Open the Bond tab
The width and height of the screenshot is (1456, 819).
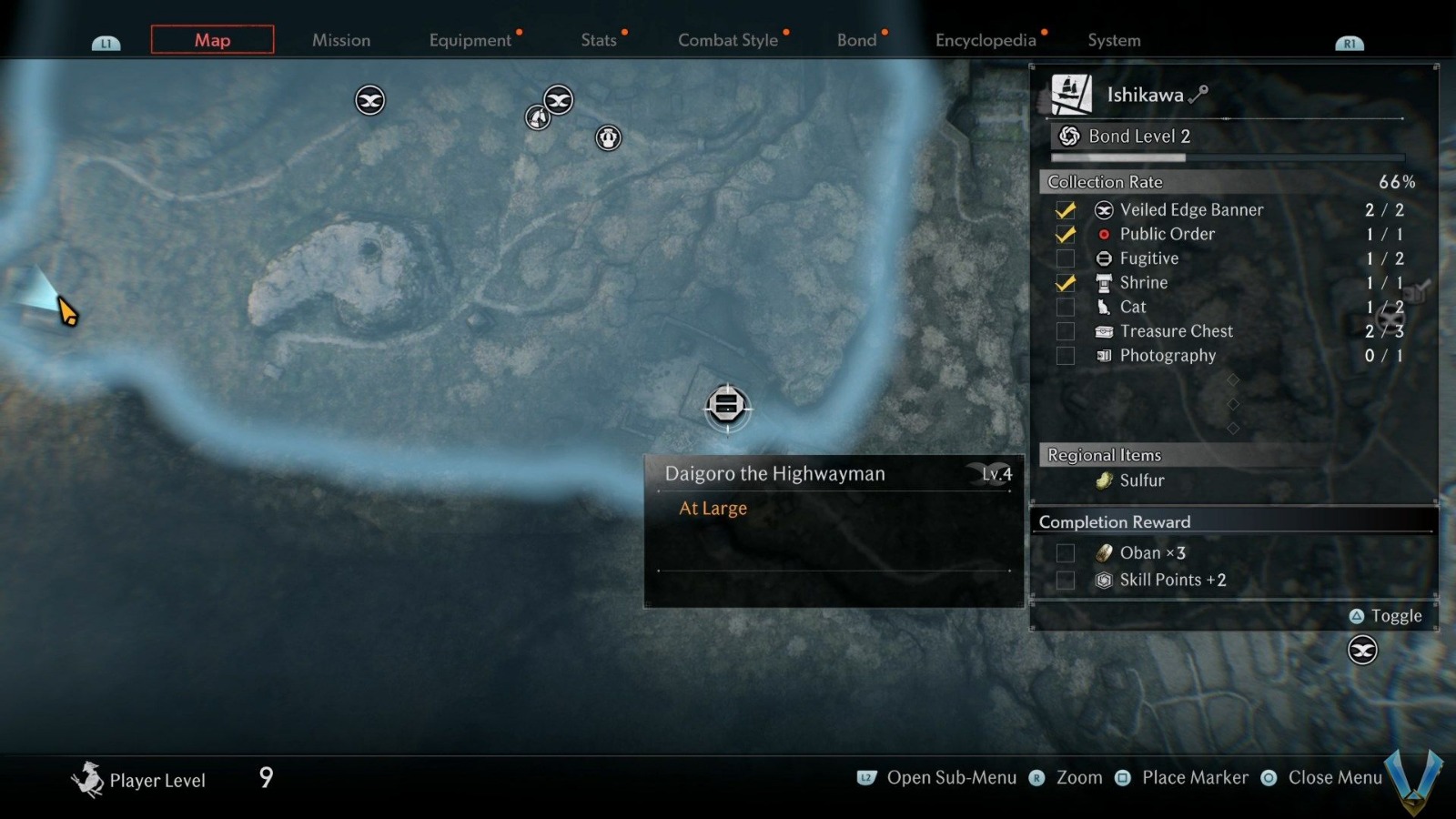[x=856, y=40]
